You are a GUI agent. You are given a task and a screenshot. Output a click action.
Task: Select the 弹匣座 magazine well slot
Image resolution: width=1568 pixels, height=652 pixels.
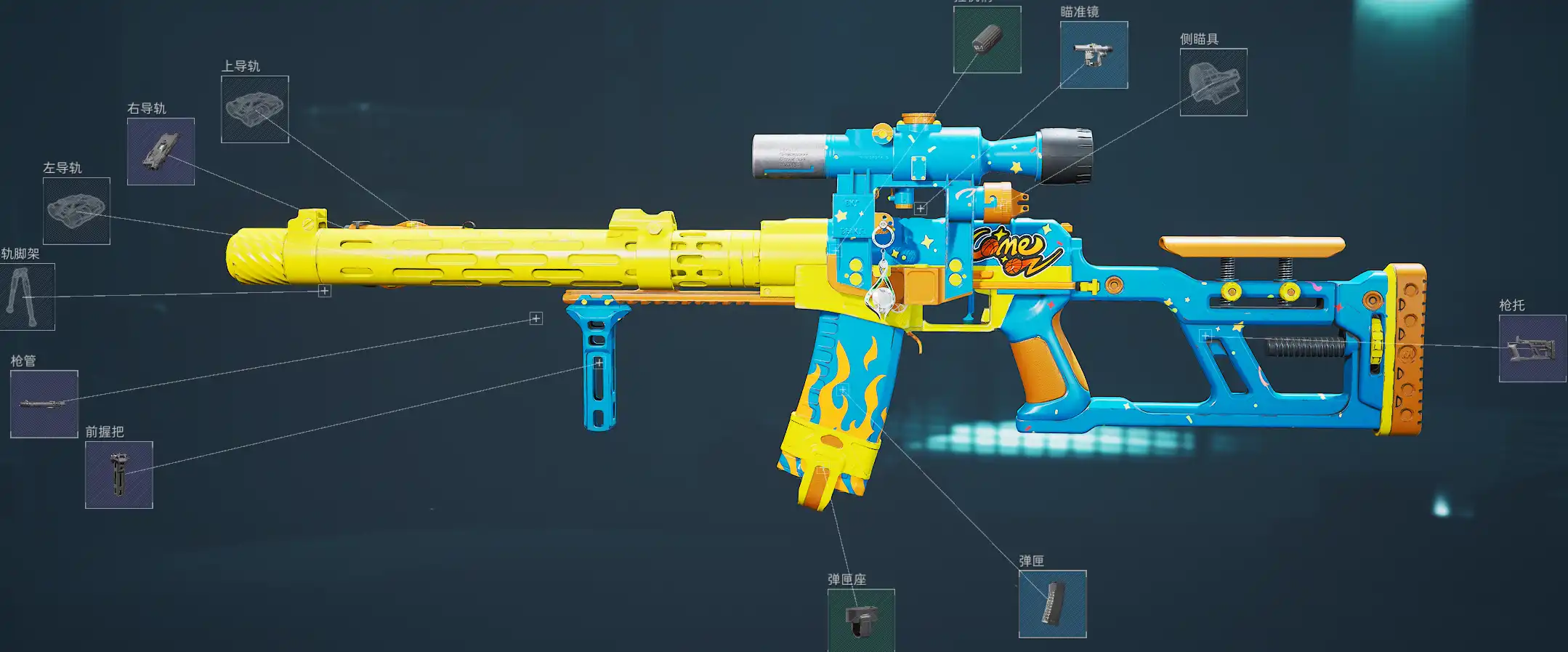[x=861, y=620]
